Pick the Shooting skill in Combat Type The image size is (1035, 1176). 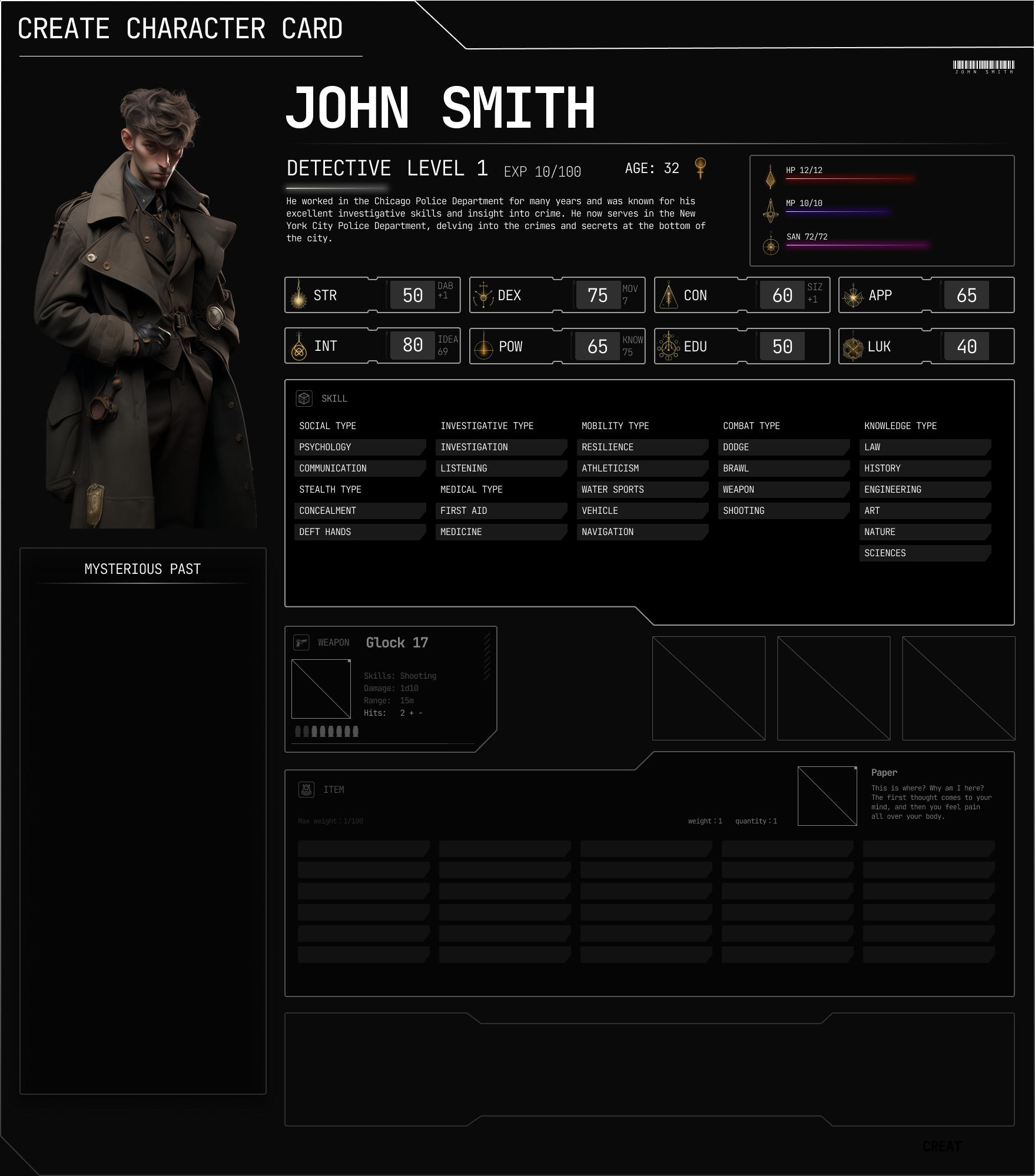[x=783, y=511]
